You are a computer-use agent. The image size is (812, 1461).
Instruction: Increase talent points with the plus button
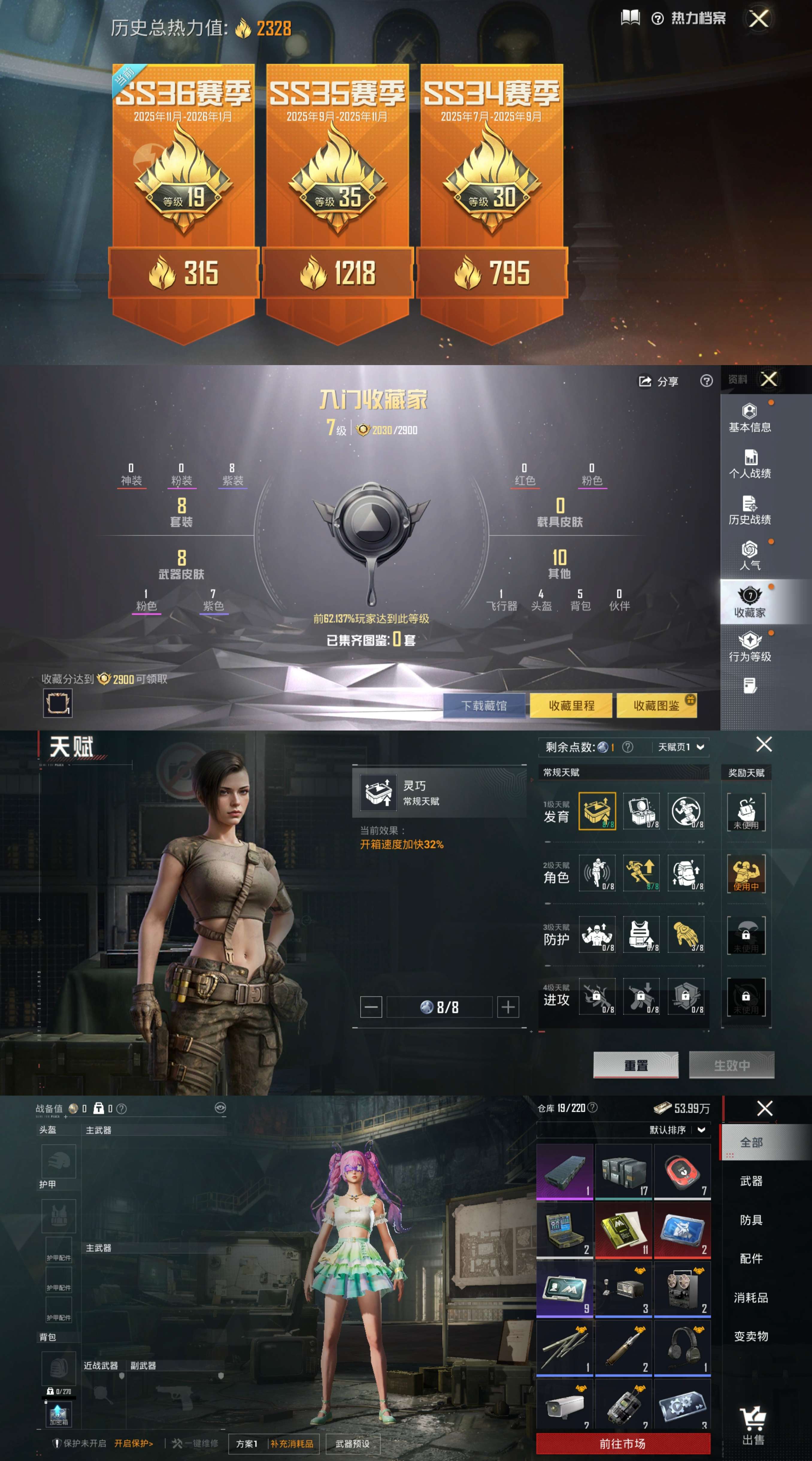pos(508,1007)
